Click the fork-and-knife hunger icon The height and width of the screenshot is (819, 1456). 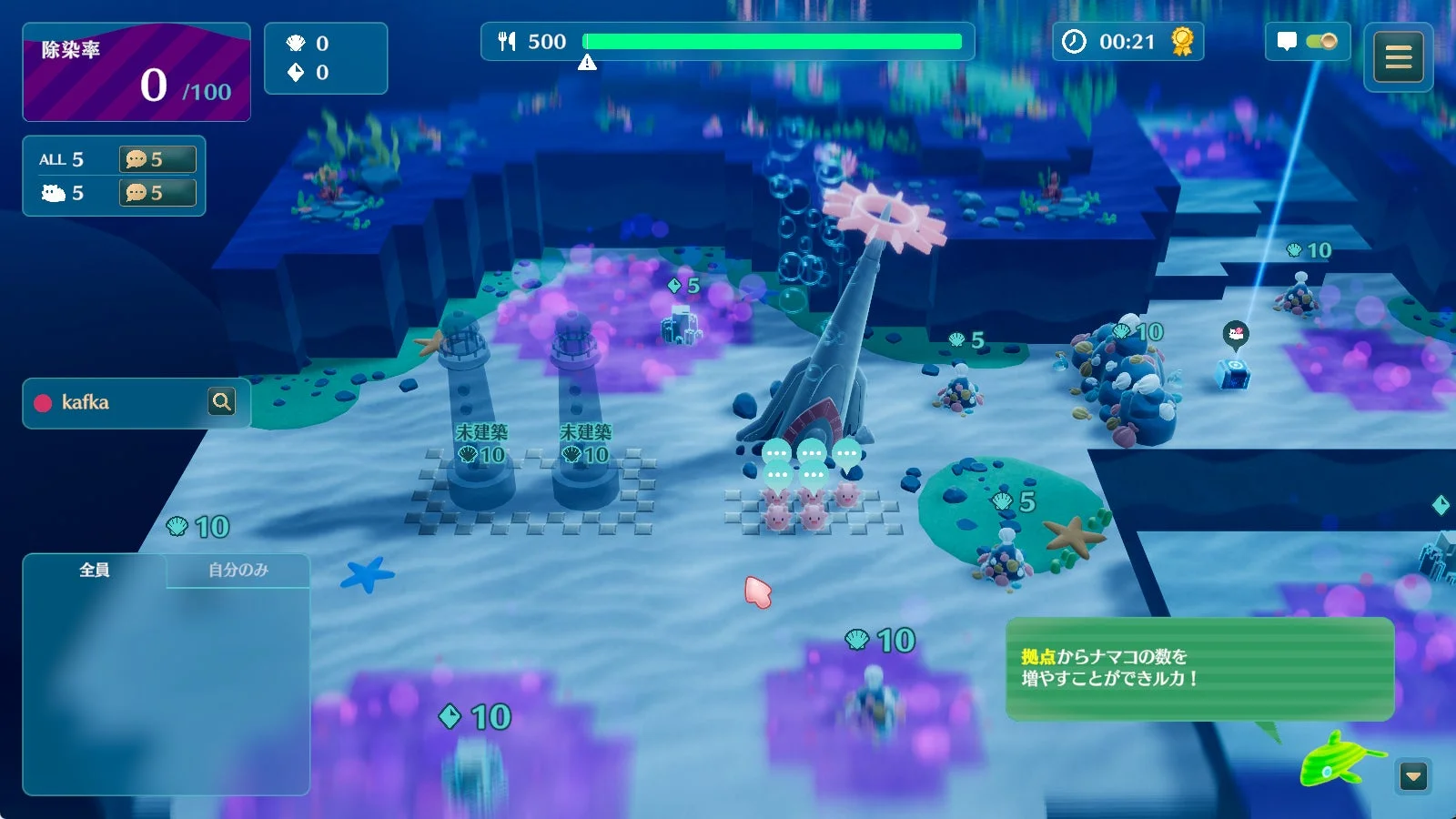506,41
